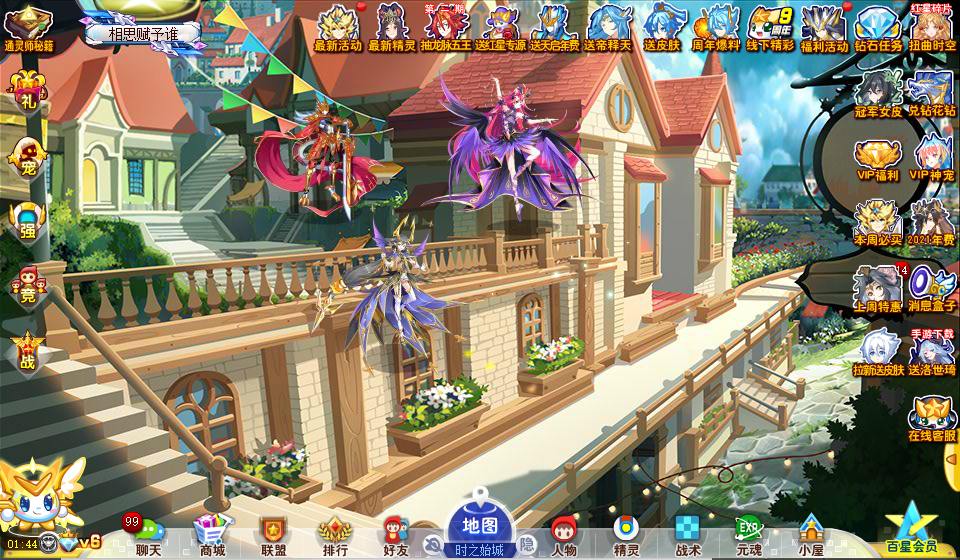Open the 钻石任务 diamond quest icon
This screenshot has width=960, height=560.
[879, 28]
